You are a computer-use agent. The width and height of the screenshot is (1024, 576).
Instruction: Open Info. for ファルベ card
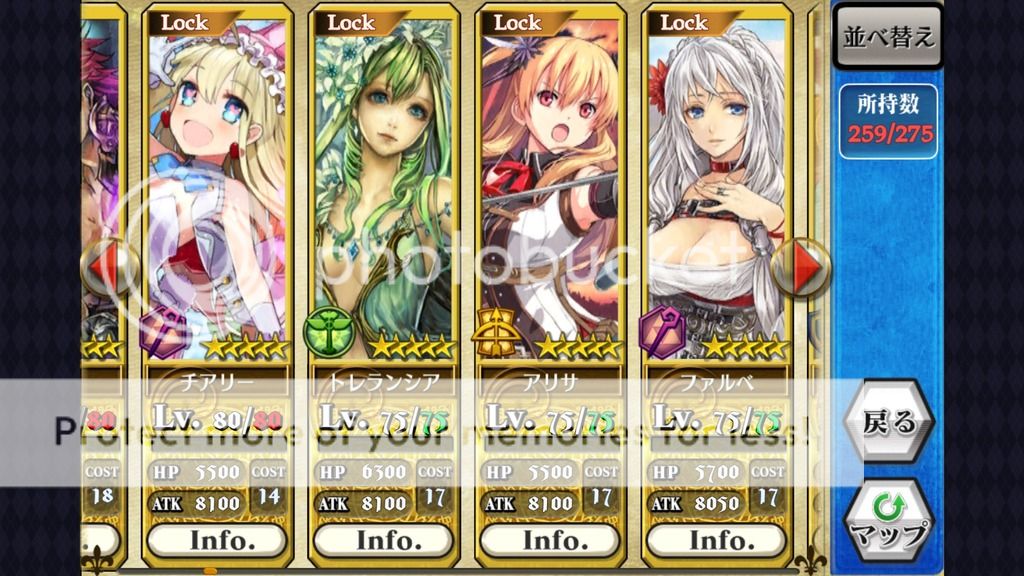click(x=718, y=540)
